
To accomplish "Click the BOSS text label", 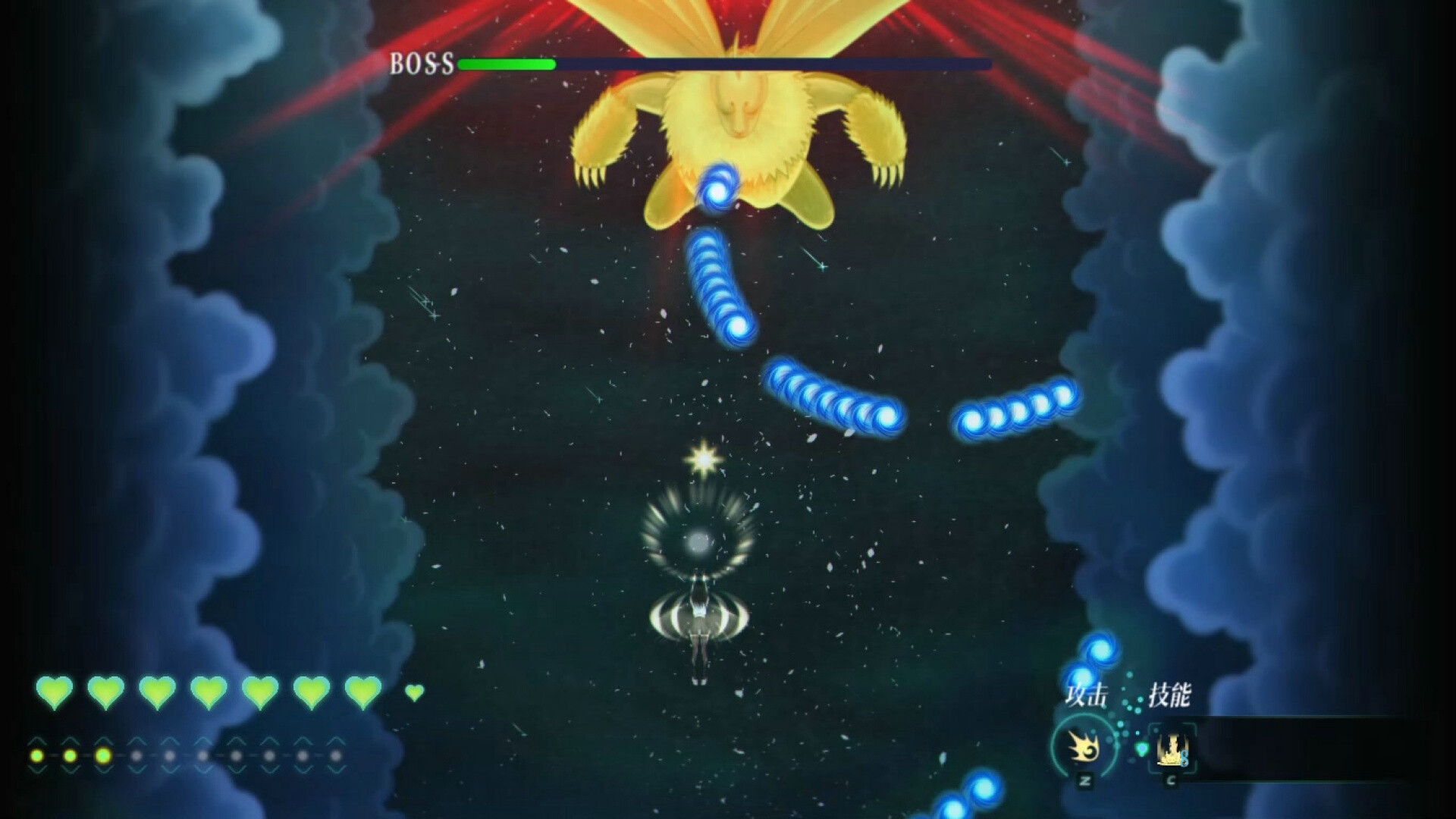I will pyautogui.click(x=422, y=65).
